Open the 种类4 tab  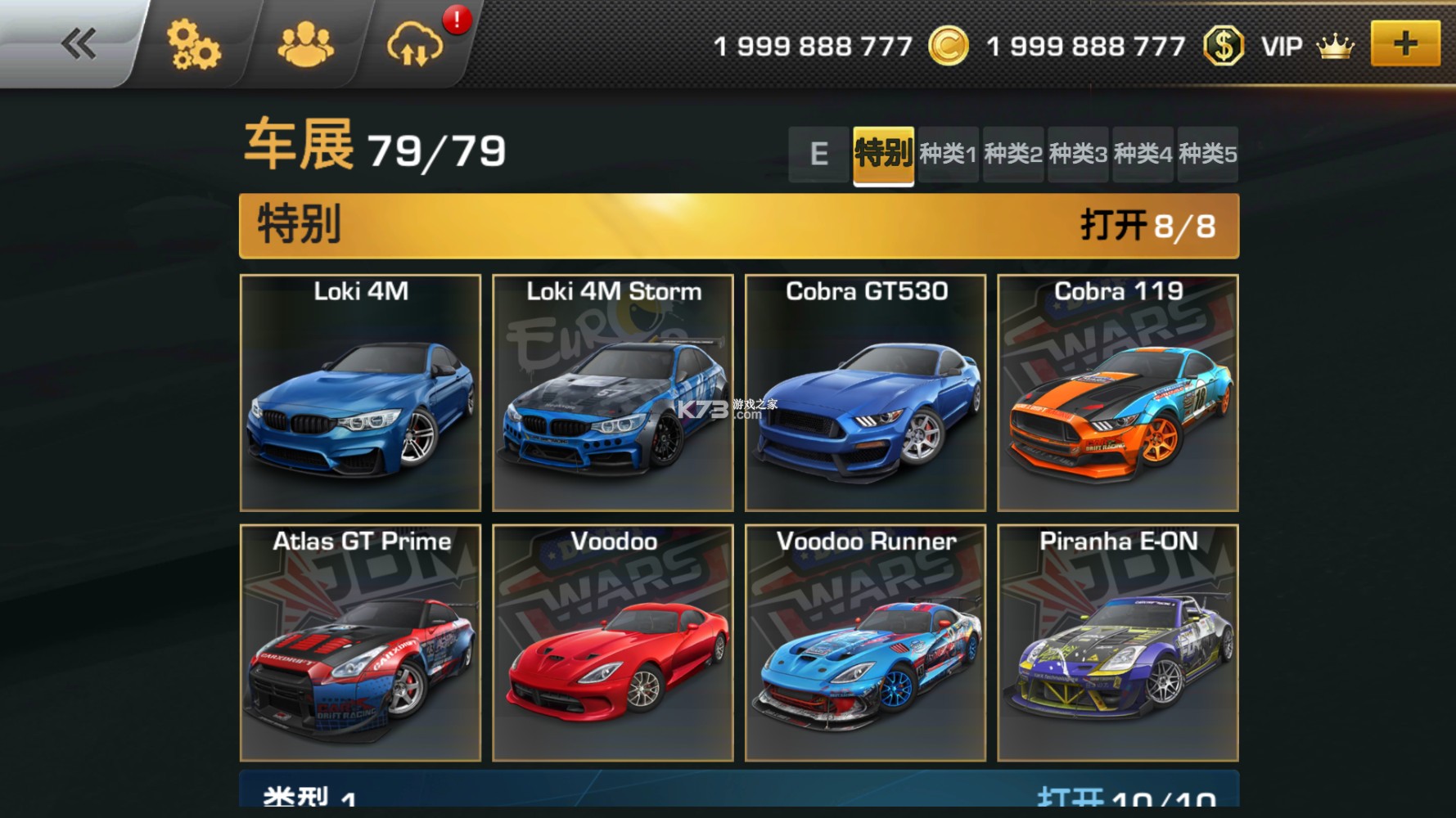tap(1143, 154)
